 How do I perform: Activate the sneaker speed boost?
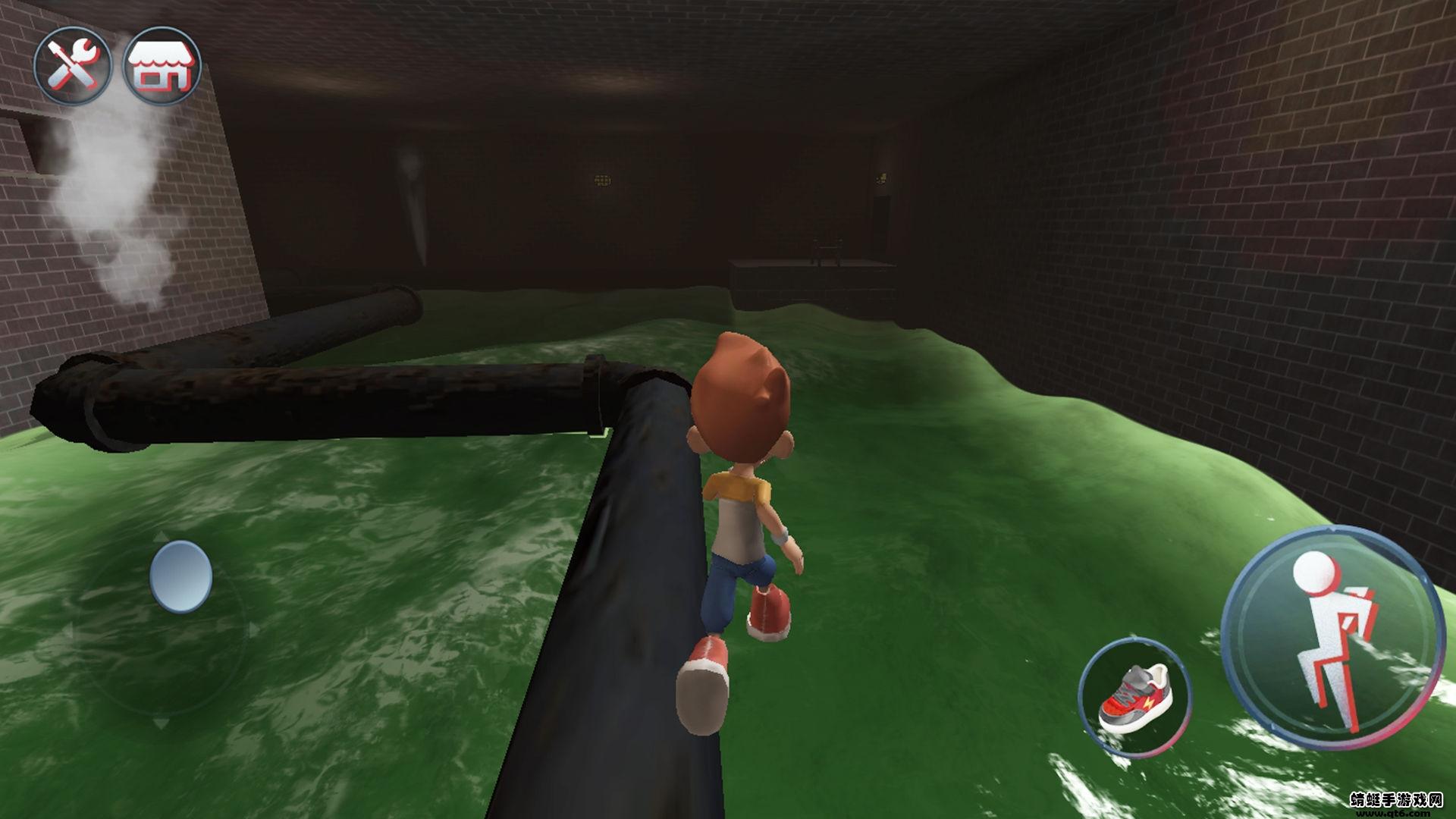coord(1134,697)
